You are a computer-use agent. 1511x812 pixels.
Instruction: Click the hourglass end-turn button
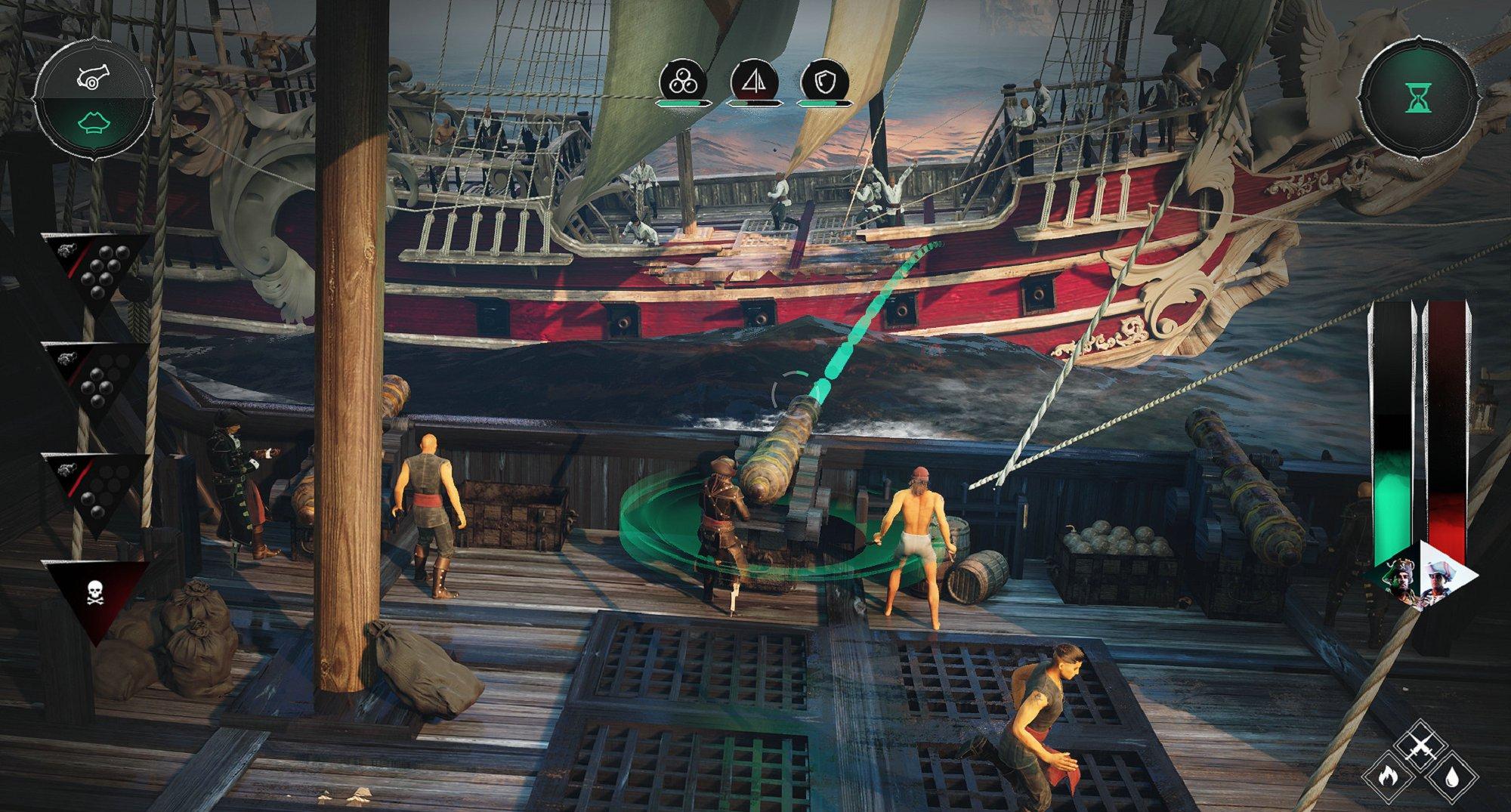click(x=1417, y=98)
